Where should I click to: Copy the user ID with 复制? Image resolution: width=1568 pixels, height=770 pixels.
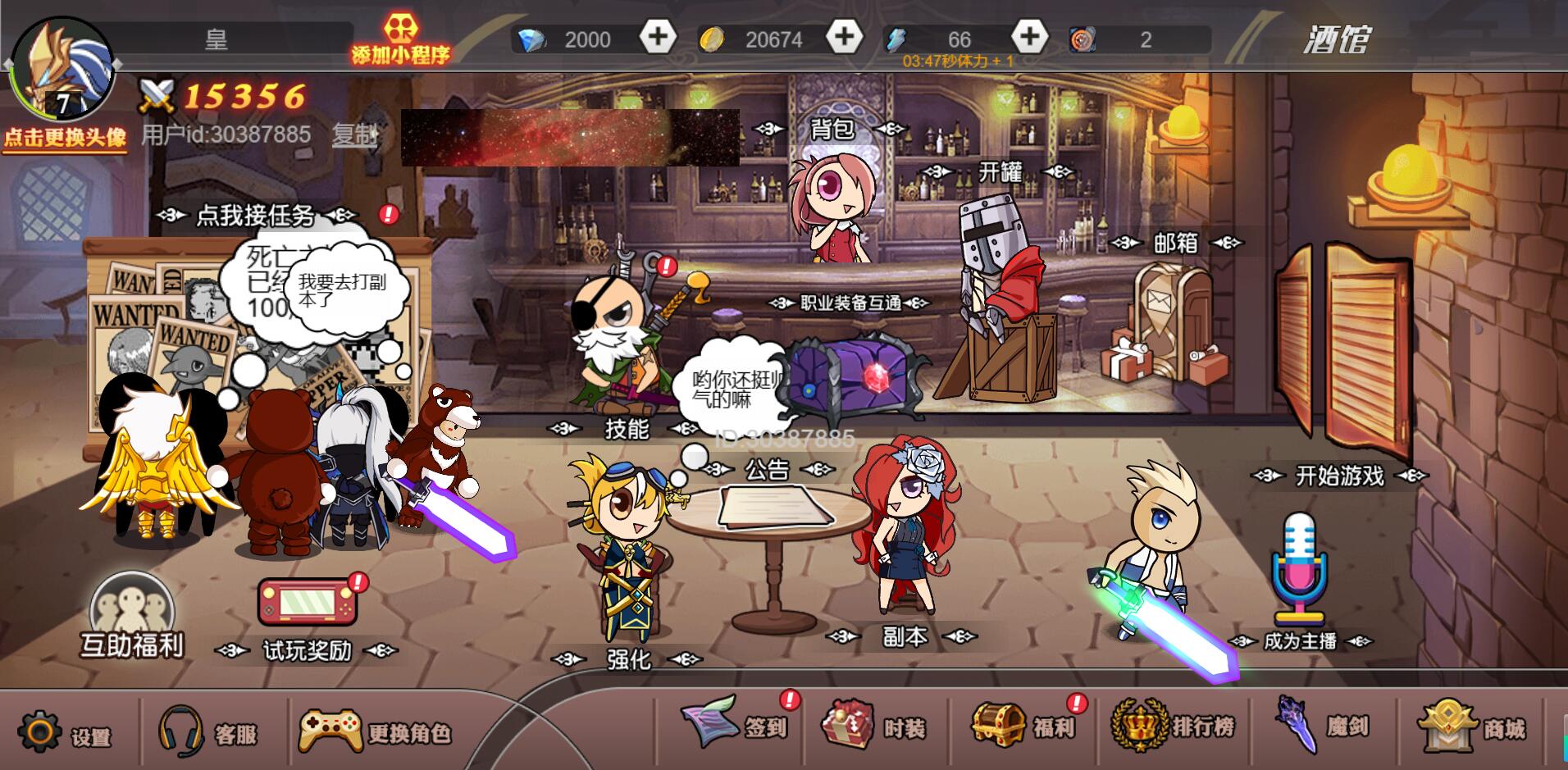click(353, 134)
